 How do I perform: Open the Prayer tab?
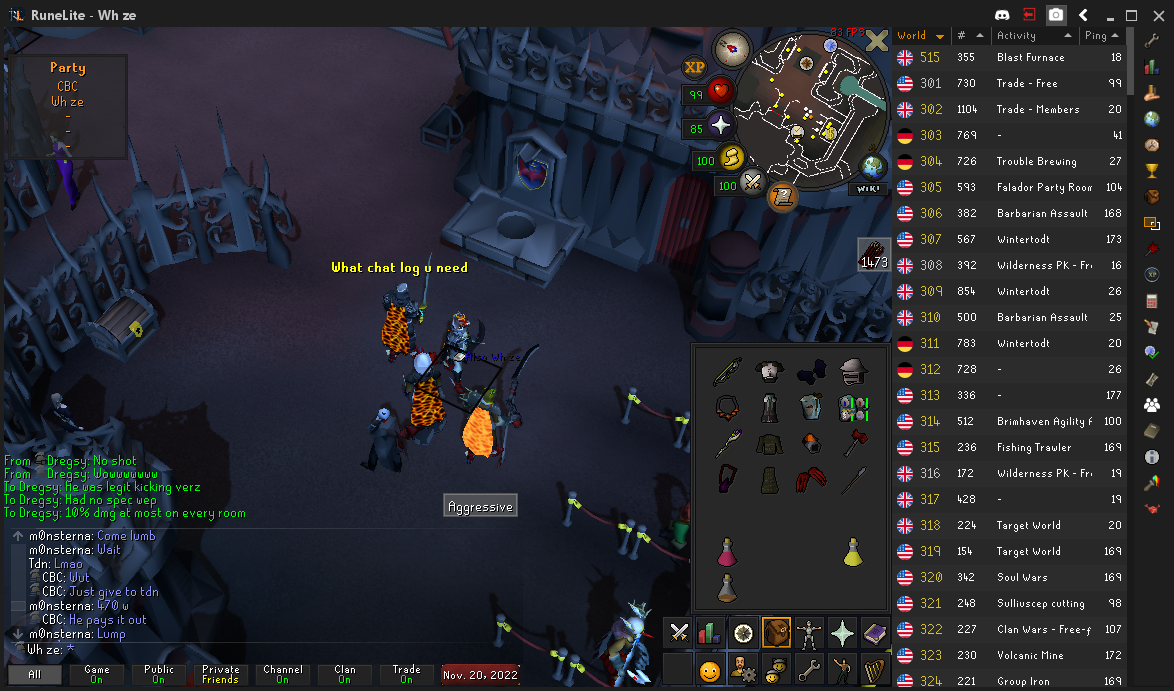pyautogui.click(x=841, y=632)
